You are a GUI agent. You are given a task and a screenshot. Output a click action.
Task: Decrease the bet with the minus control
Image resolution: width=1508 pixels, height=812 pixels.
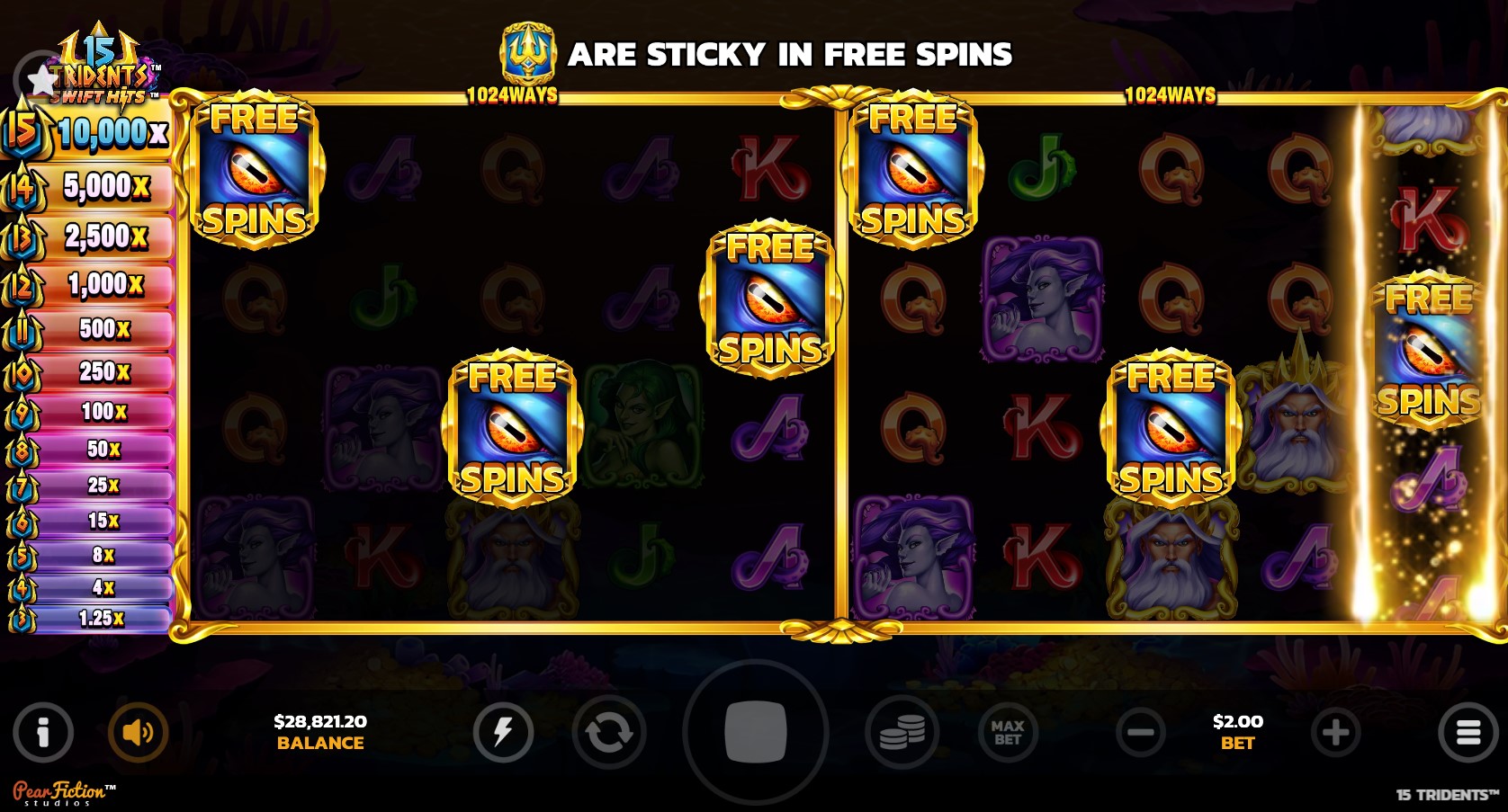click(1141, 732)
